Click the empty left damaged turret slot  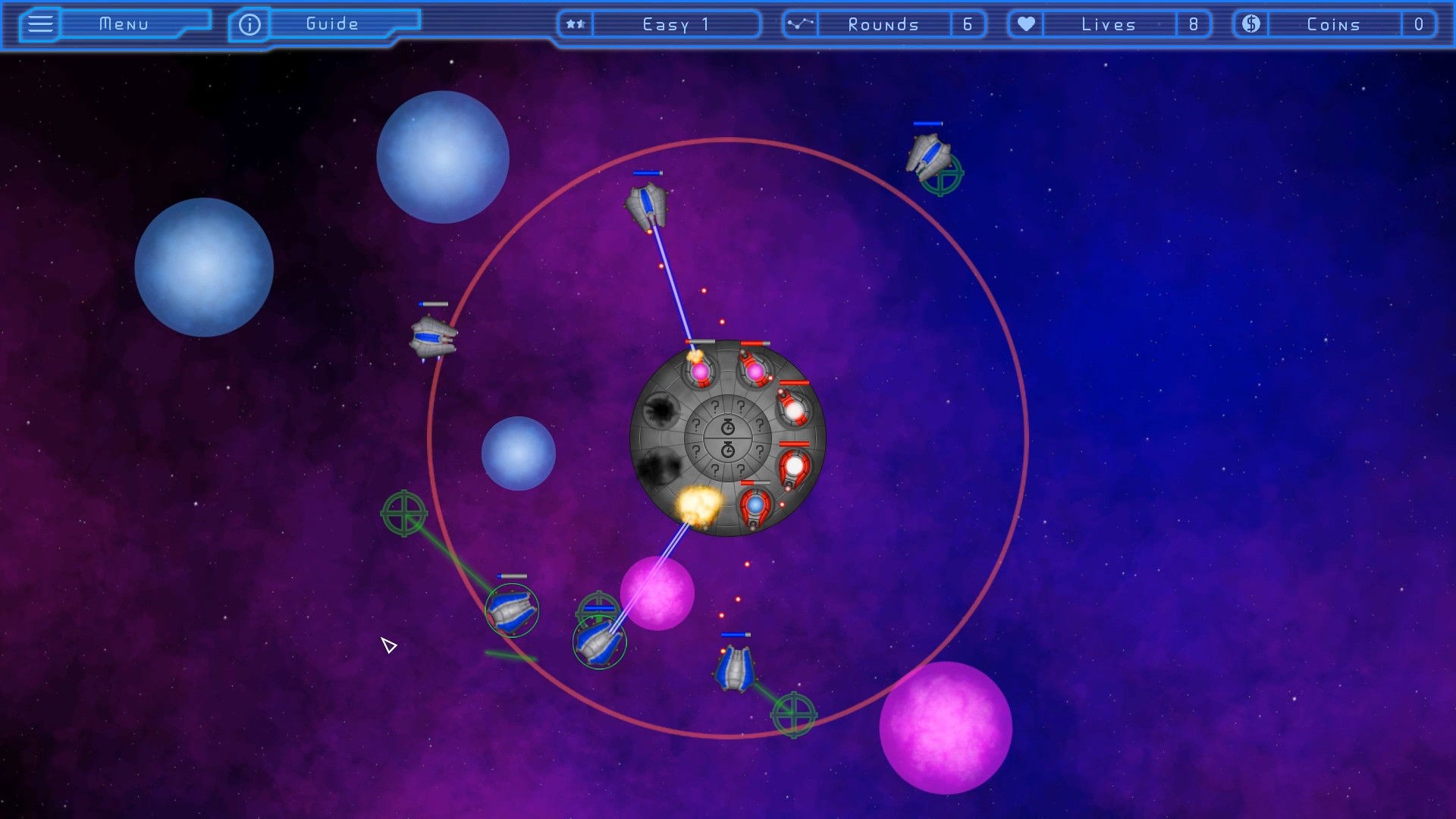(x=663, y=412)
